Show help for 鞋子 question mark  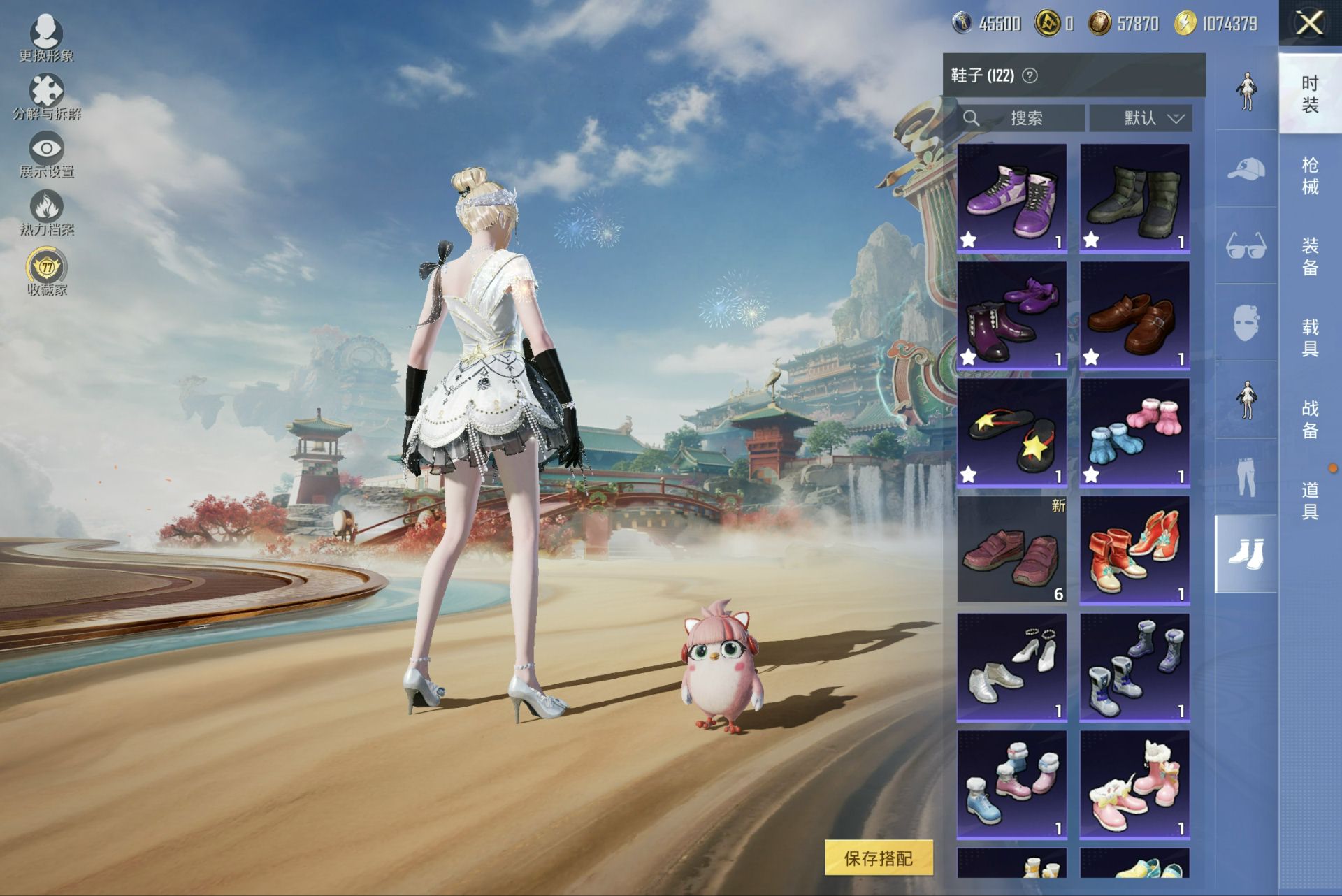(1030, 75)
